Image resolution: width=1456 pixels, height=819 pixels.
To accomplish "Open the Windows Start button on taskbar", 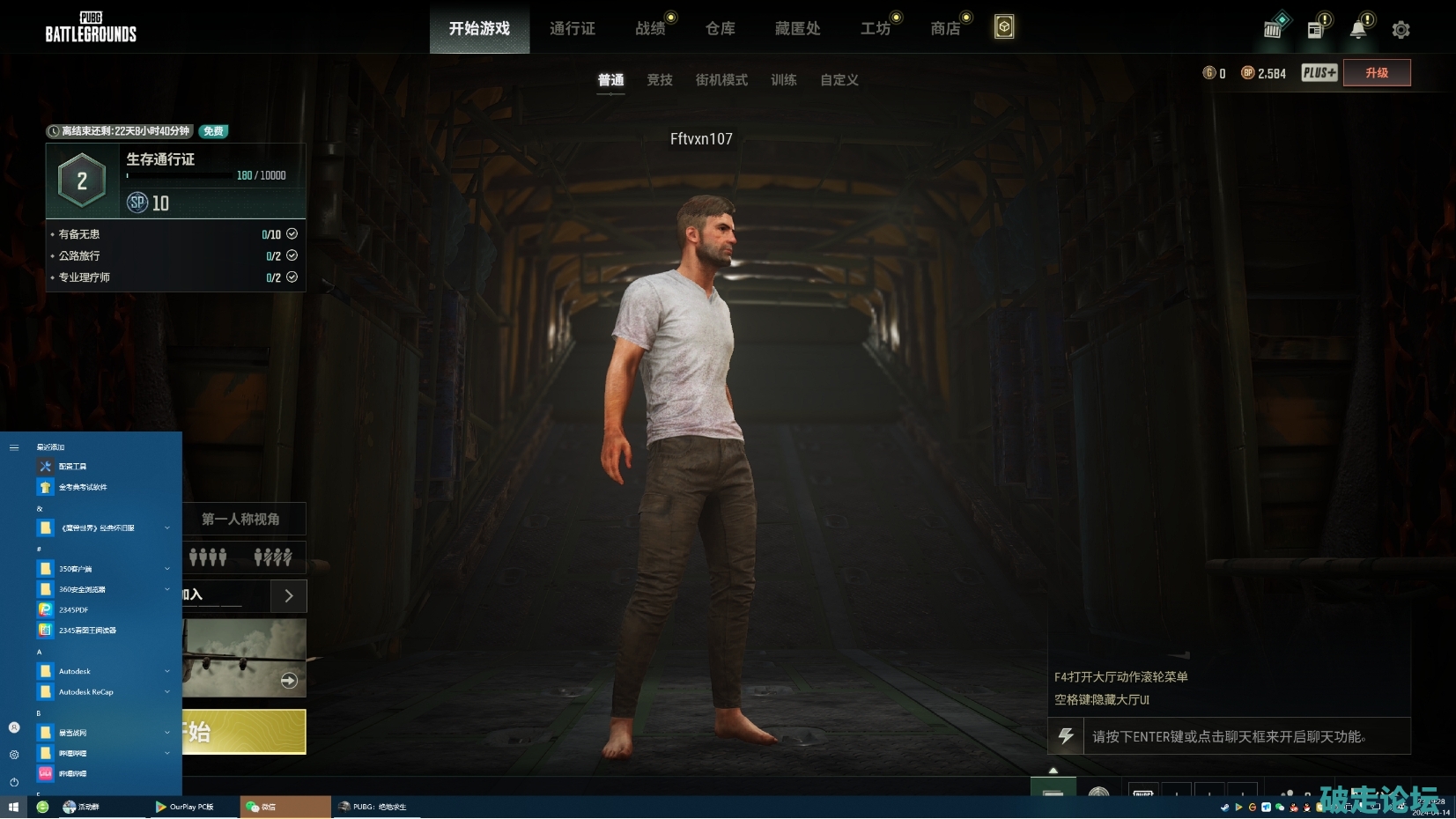I will click(13, 807).
